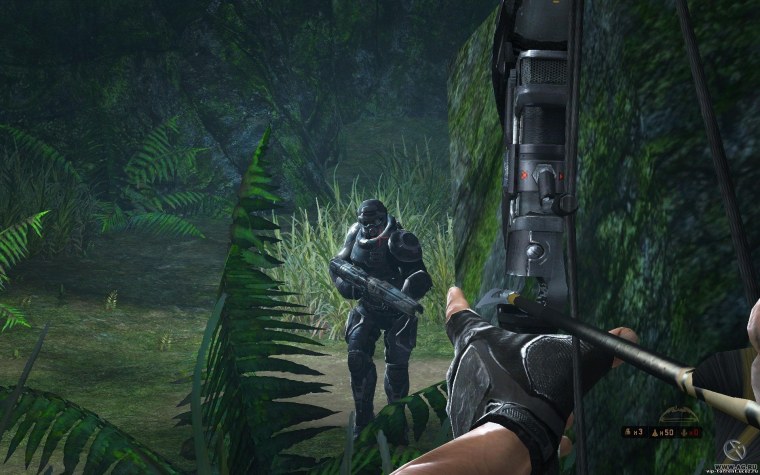760x475 pixels.
Task: Click the grenade icon in the ammo bar
Action: [x=627, y=432]
